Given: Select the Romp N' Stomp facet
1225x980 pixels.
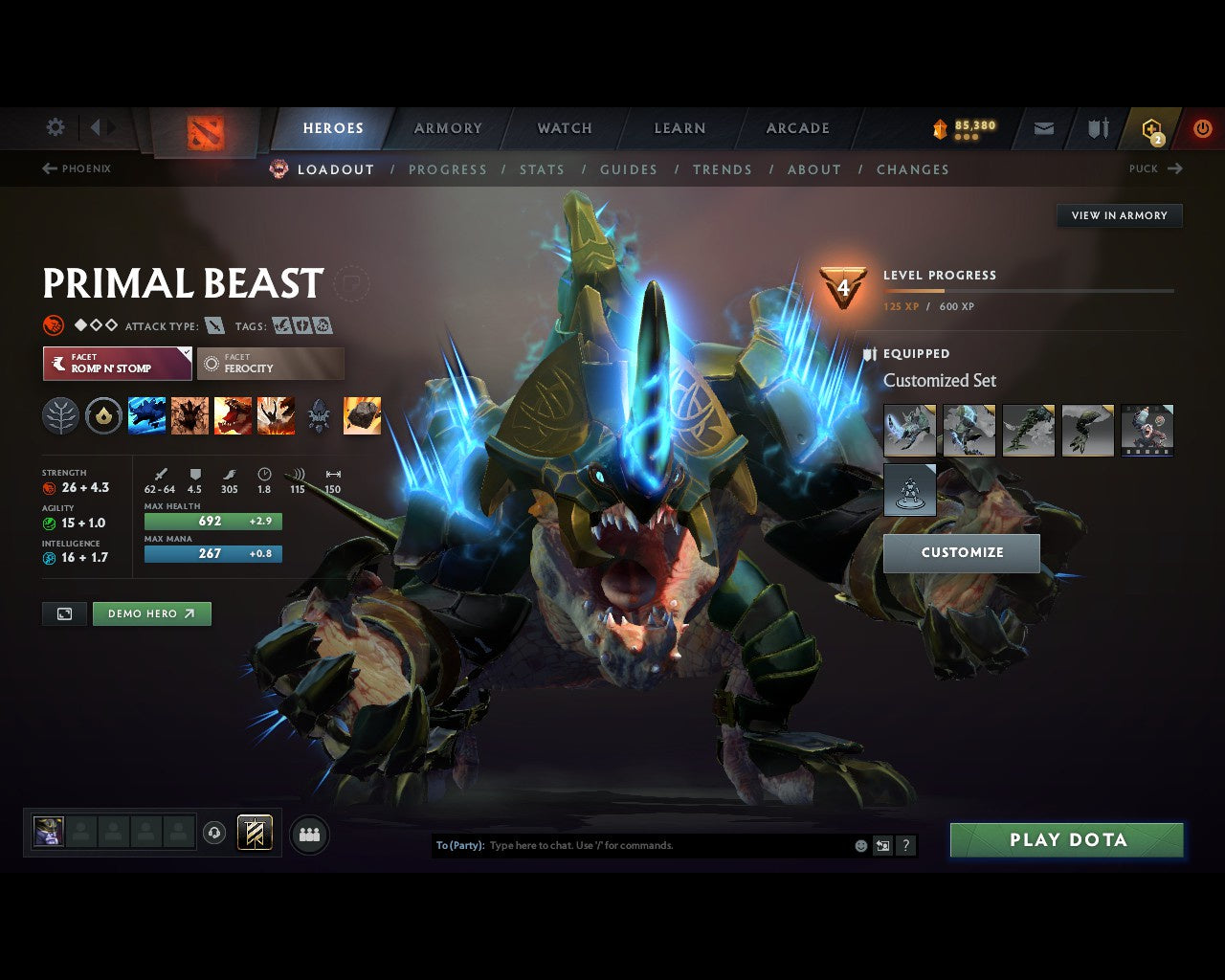Looking at the screenshot, I should (116, 363).
